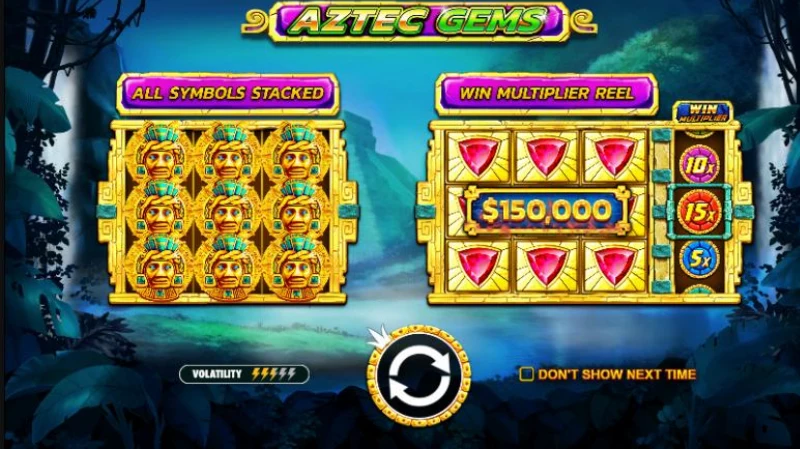
Task: Click the circular arrows continue button
Action: click(x=417, y=375)
